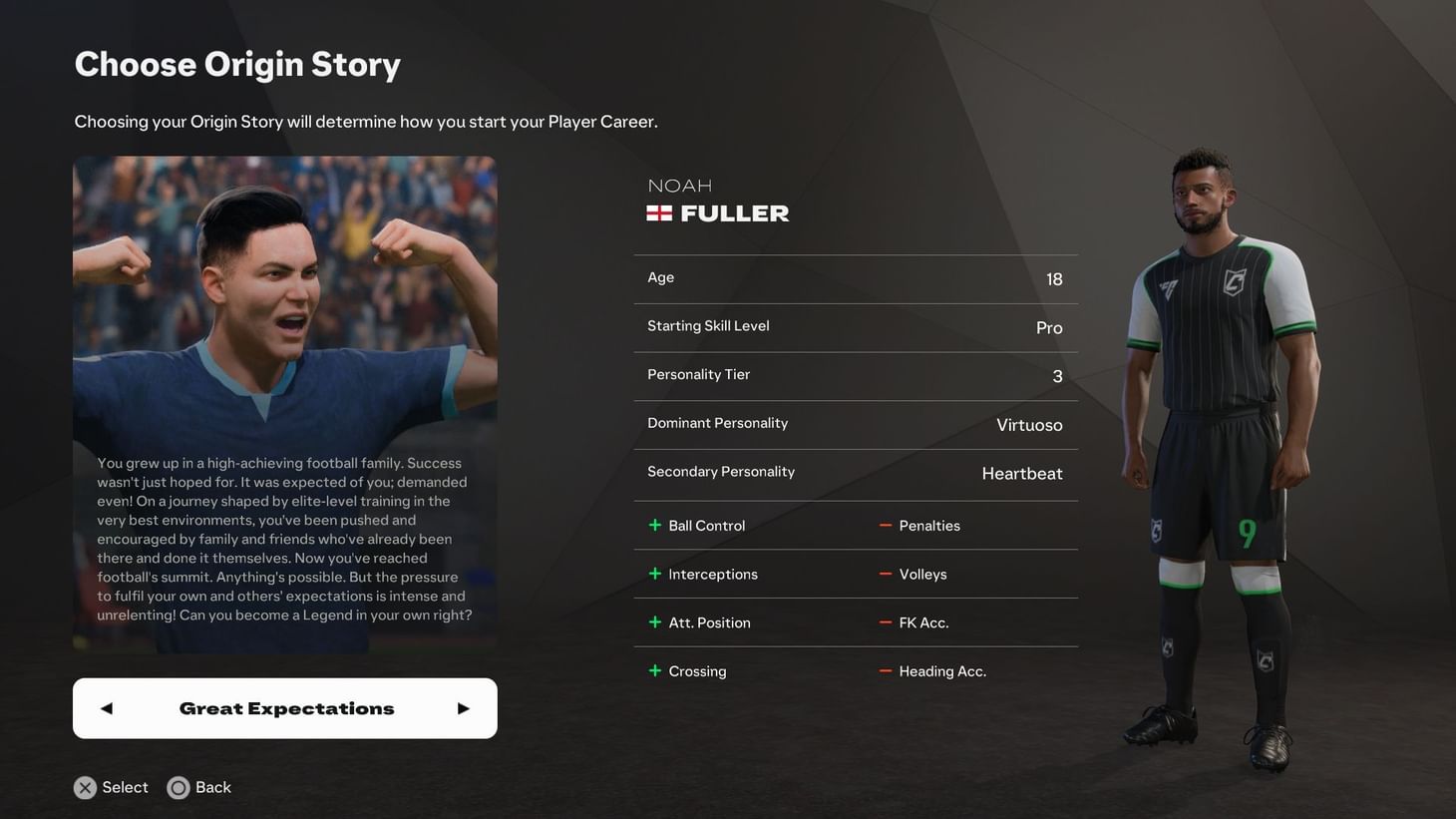
Task: Click the Back action label
Action: (214, 787)
